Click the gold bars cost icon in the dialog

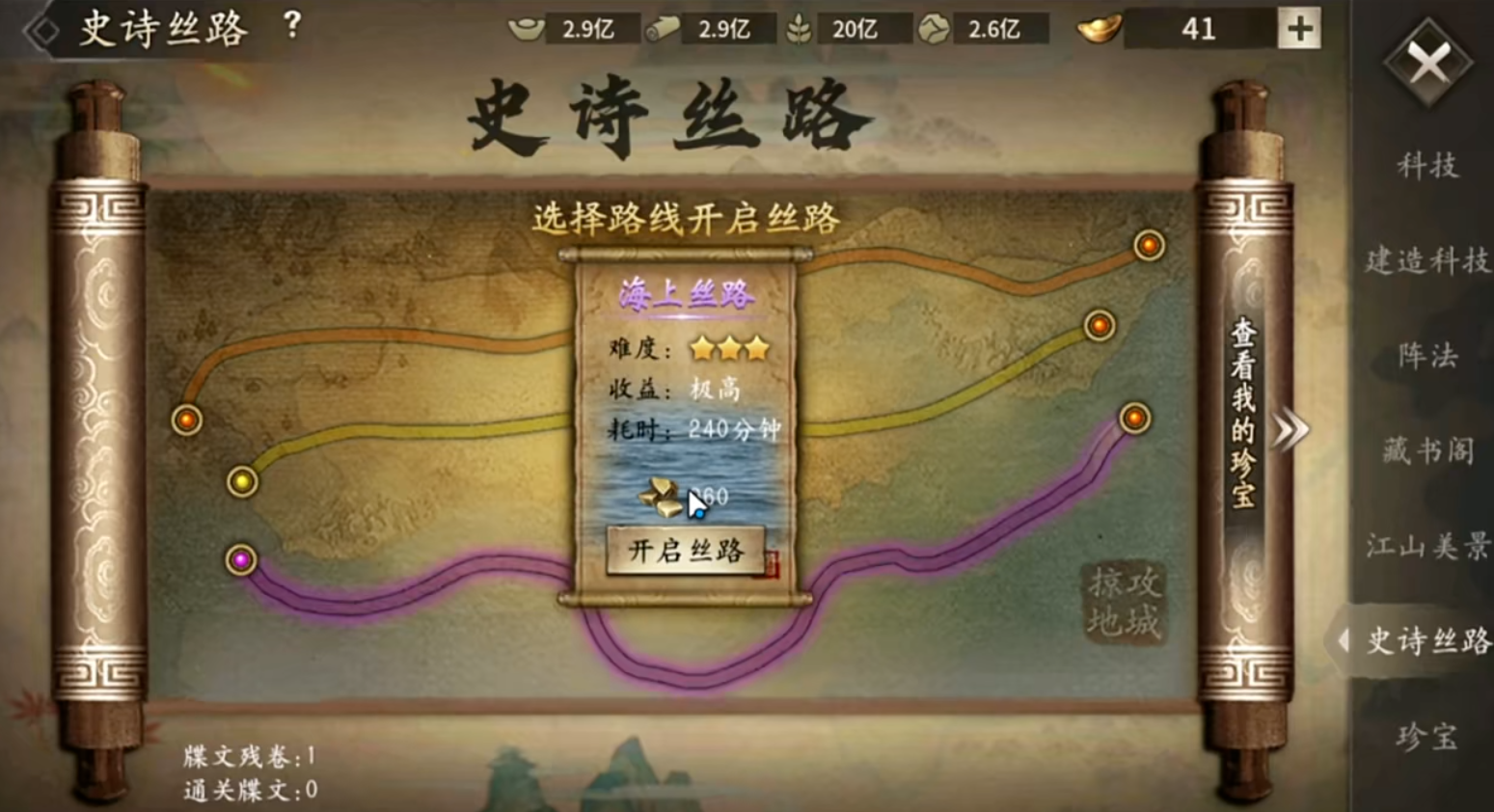[x=661, y=494]
